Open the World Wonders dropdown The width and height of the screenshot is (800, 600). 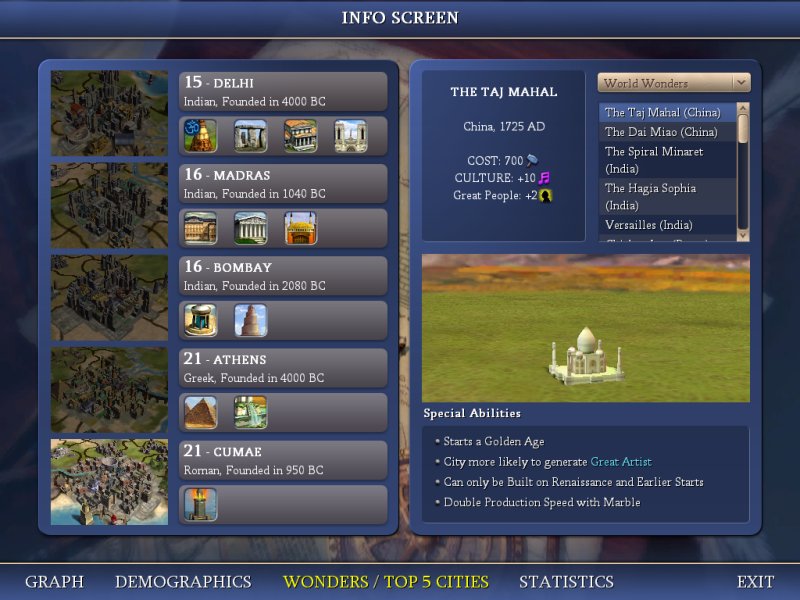(673, 83)
